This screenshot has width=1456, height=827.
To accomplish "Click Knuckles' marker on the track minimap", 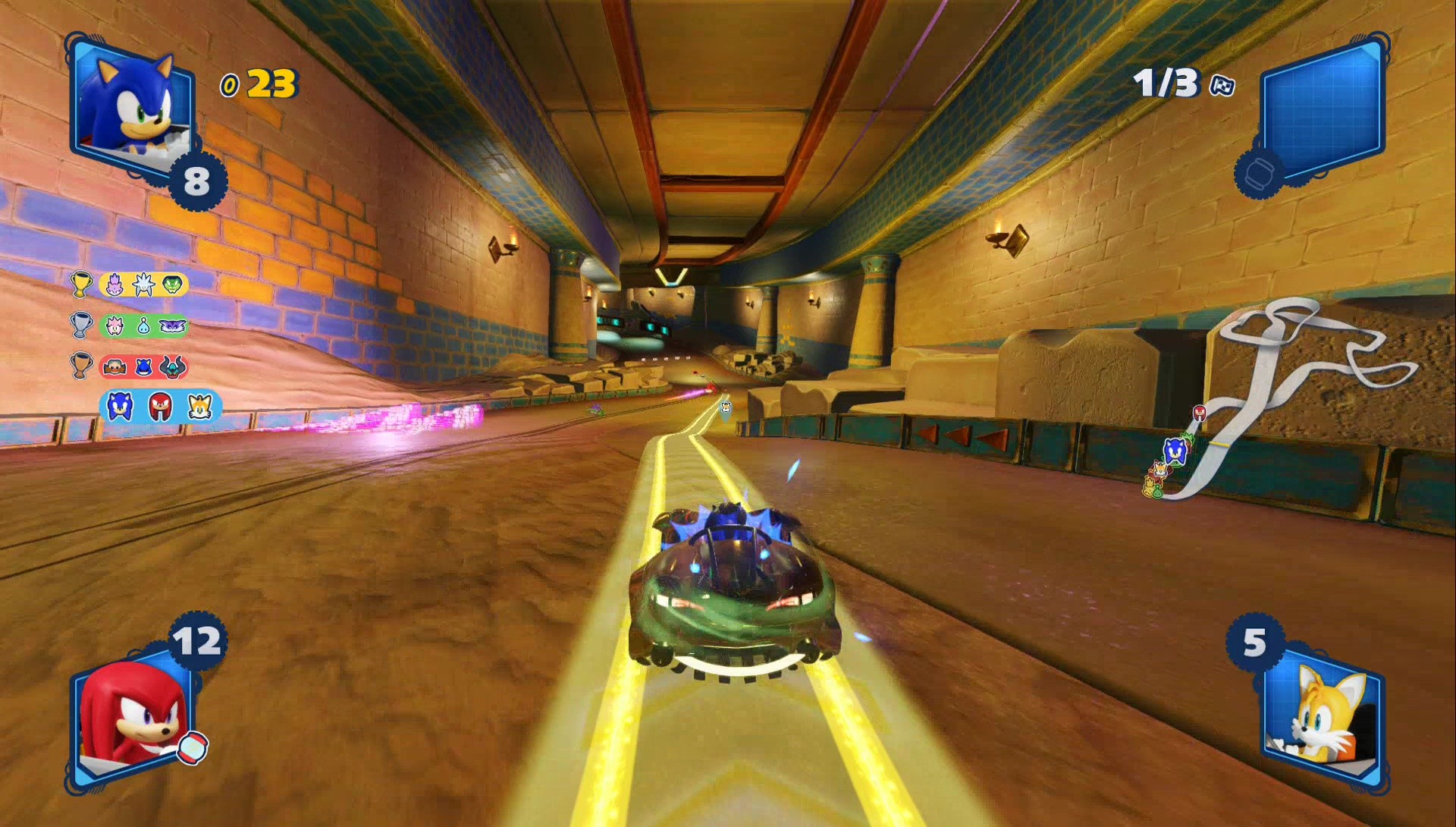I will 1200,413.
